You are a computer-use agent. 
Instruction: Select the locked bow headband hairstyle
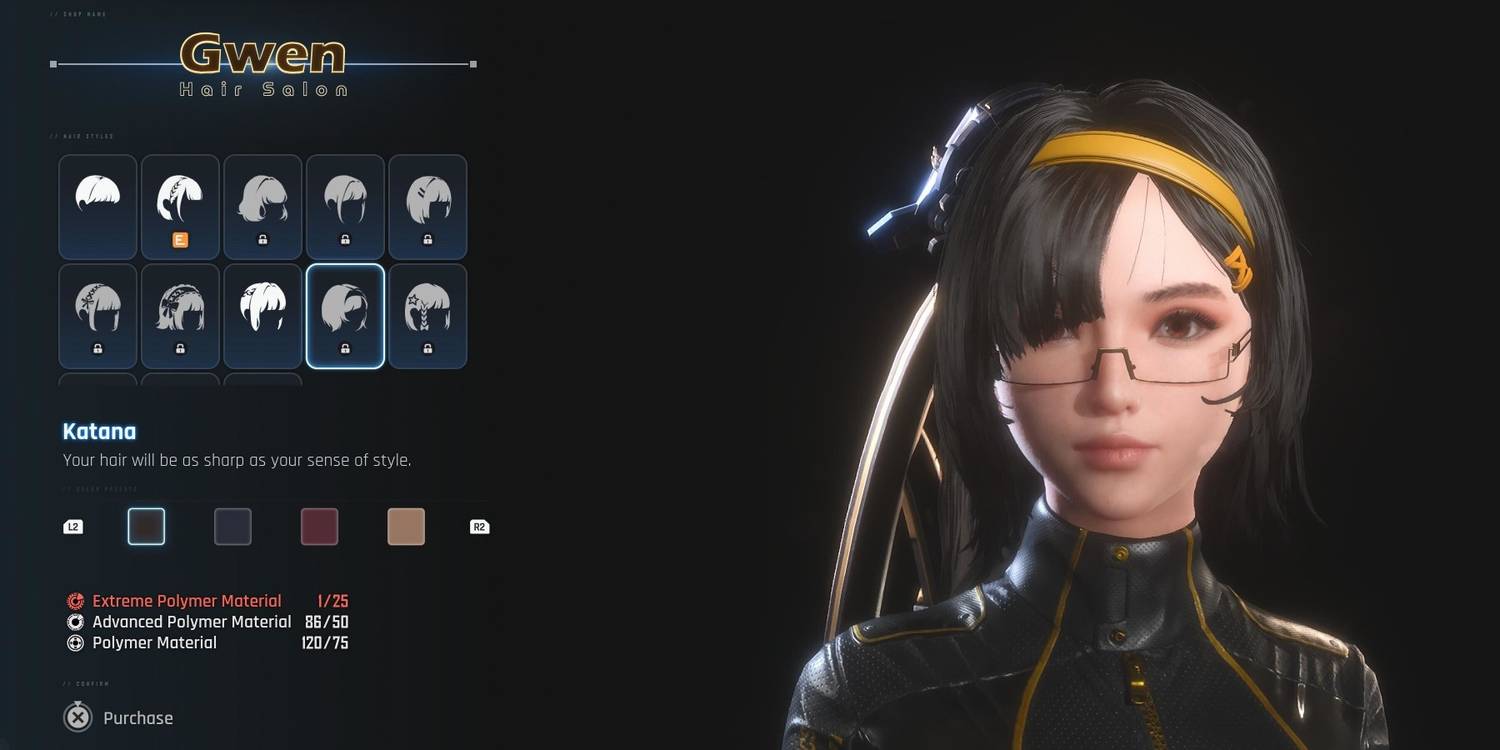click(180, 315)
